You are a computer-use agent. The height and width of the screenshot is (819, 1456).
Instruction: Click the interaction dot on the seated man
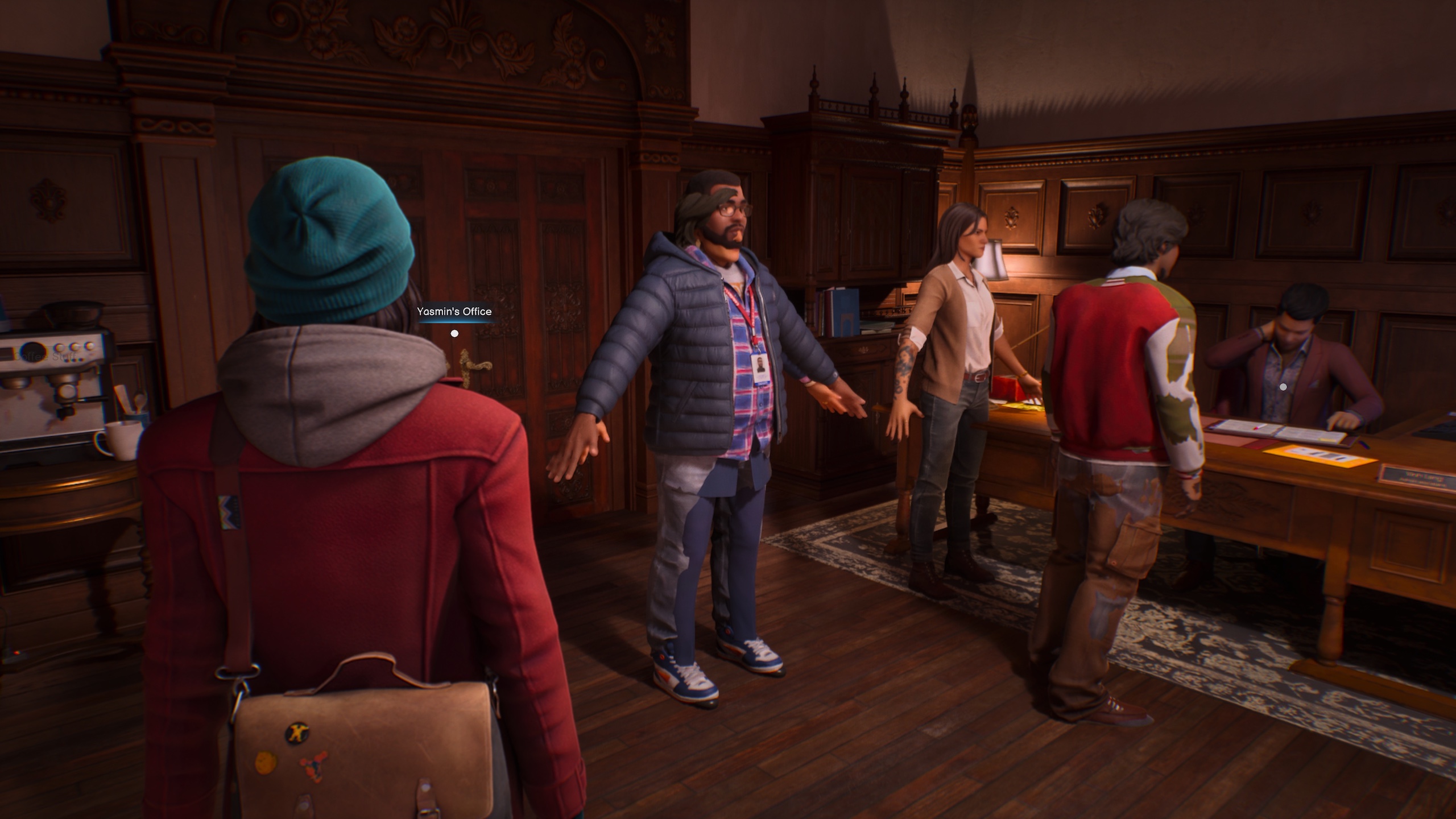tap(1283, 387)
